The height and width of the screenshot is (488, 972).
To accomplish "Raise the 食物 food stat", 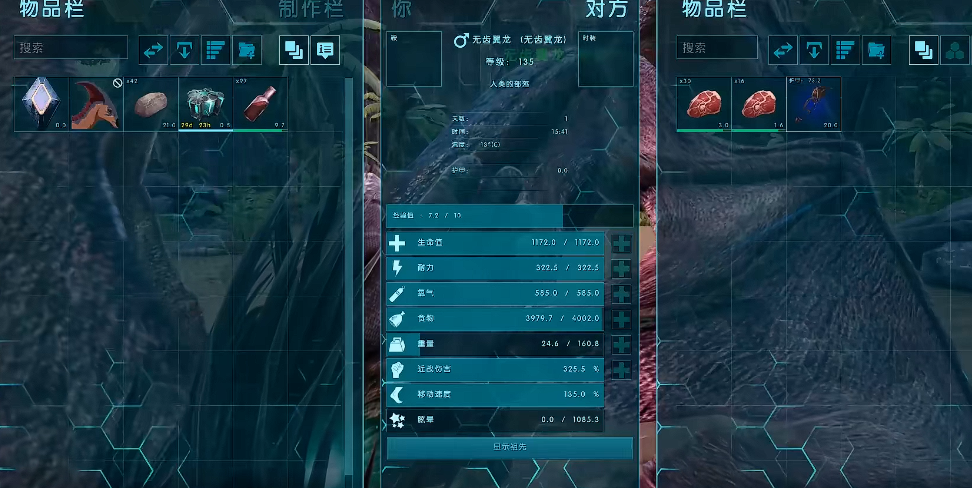I will (x=620, y=319).
